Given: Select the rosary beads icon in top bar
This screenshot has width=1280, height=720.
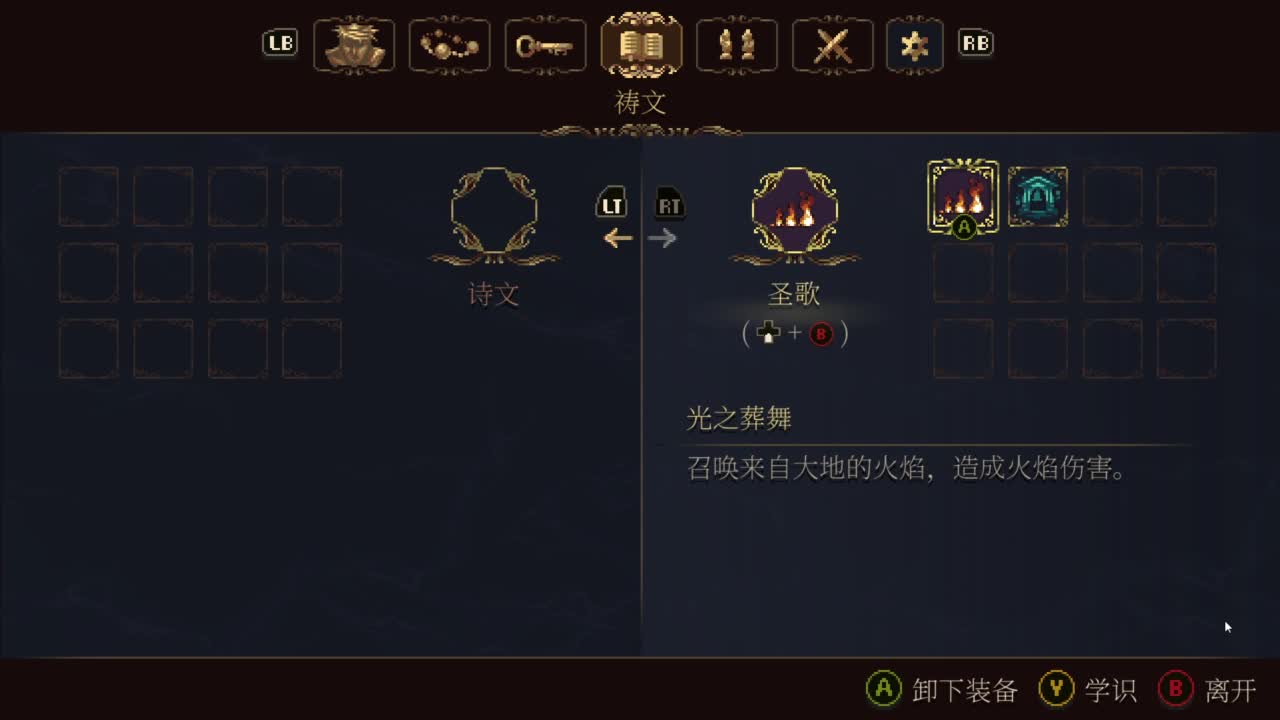Looking at the screenshot, I should [x=449, y=44].
